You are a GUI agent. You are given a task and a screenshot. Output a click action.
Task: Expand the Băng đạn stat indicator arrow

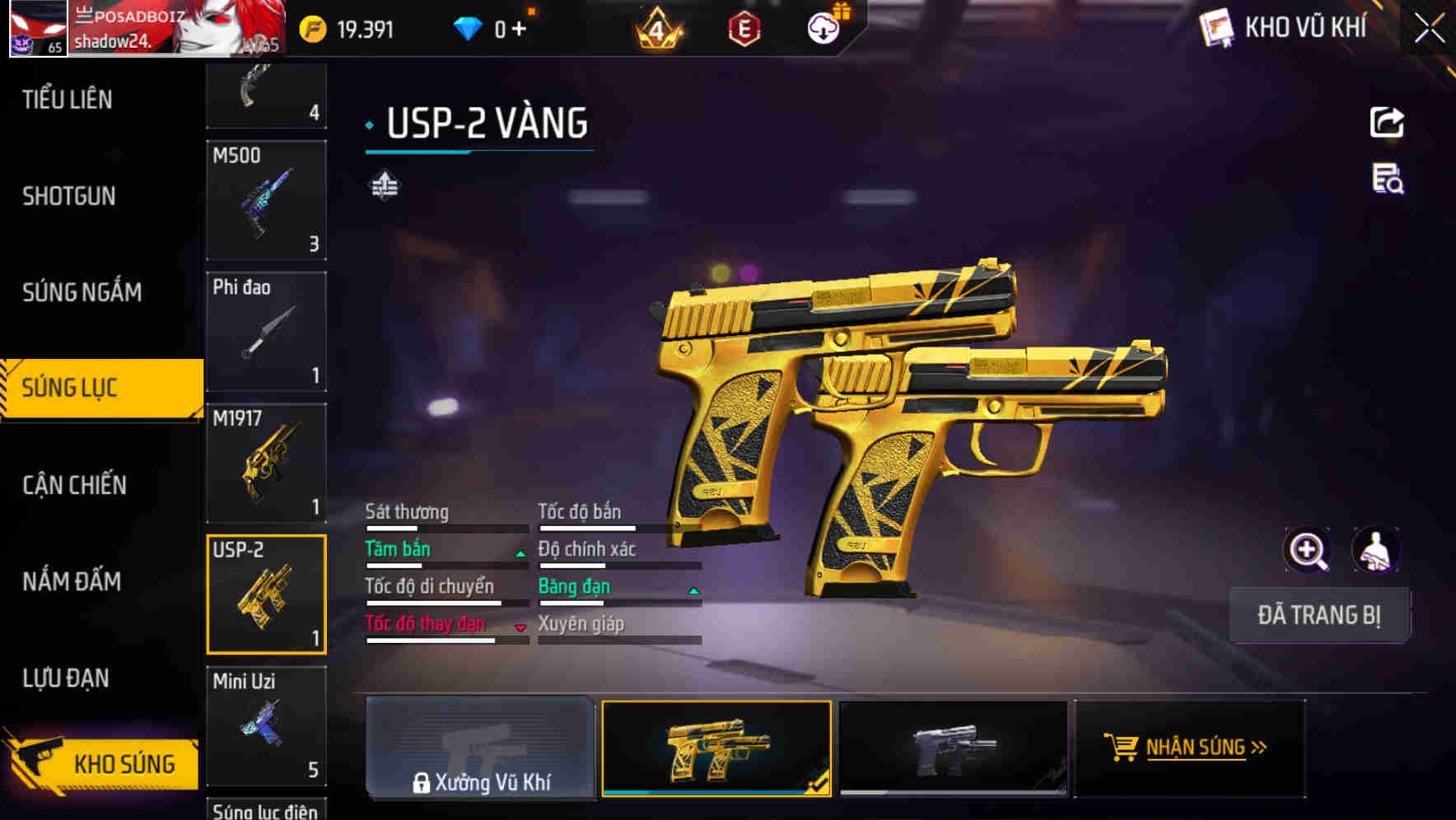692,591
